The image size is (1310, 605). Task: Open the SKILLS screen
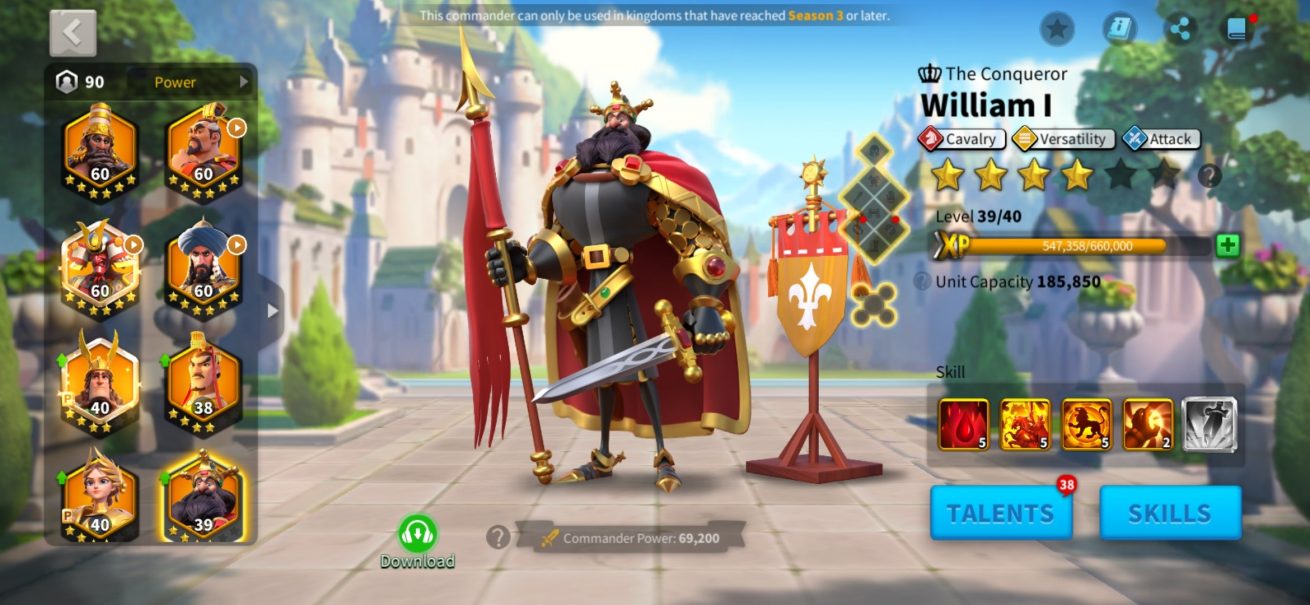[x=1170, y=513]
